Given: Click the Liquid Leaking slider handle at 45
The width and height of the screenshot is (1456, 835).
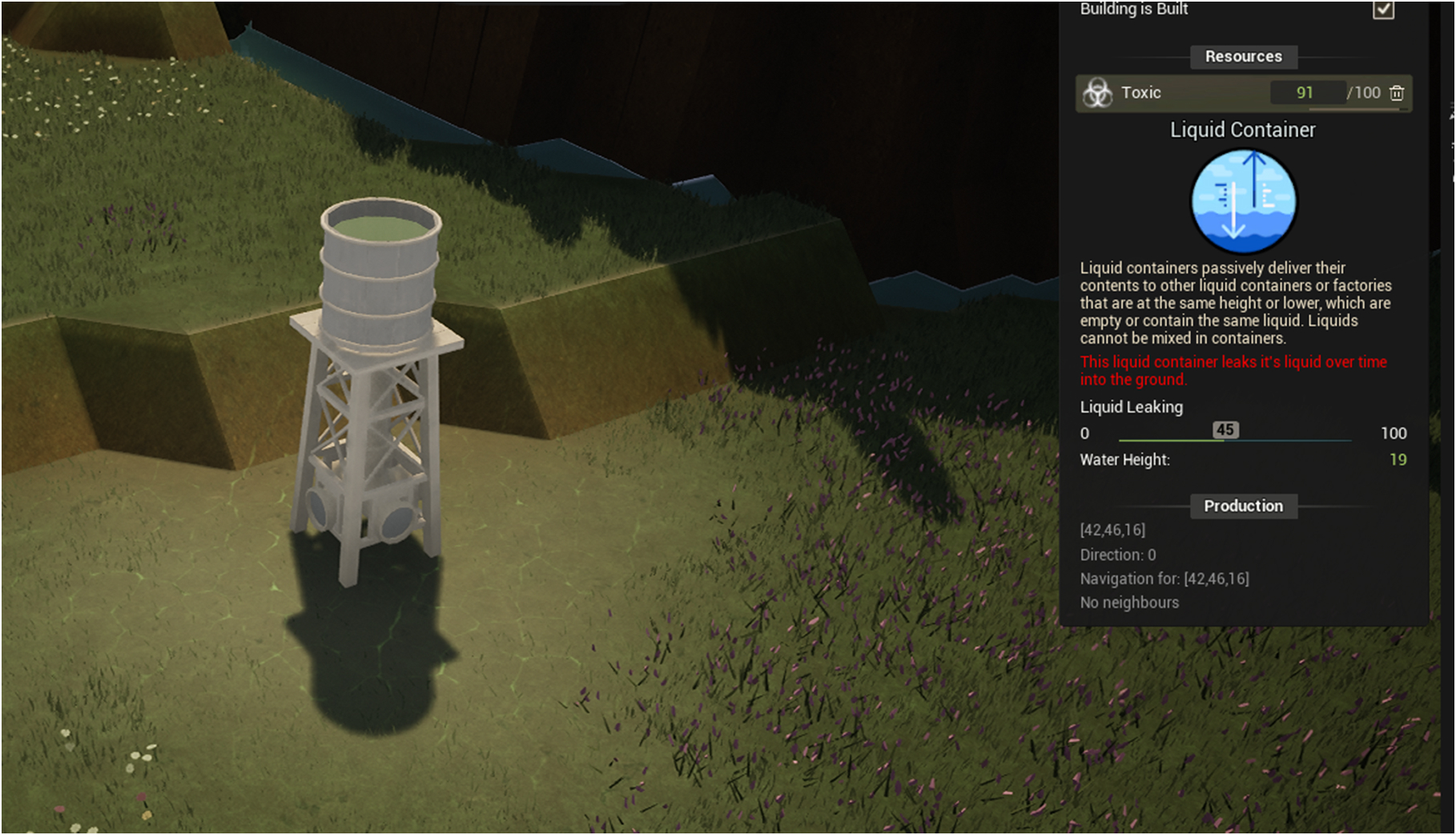Looking at the screenshot, I should coord(1225,430).
